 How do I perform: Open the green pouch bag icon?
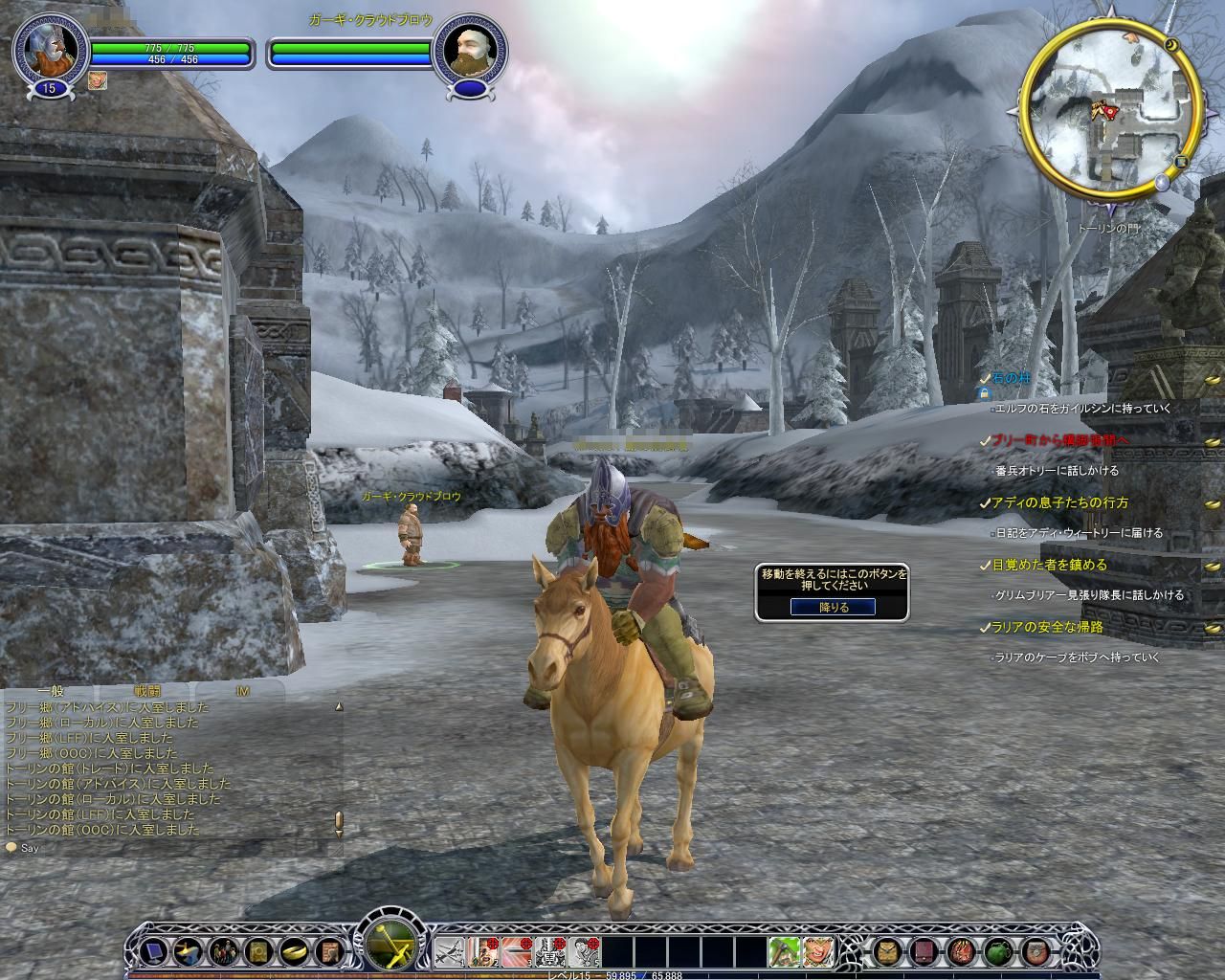point(998,952)
